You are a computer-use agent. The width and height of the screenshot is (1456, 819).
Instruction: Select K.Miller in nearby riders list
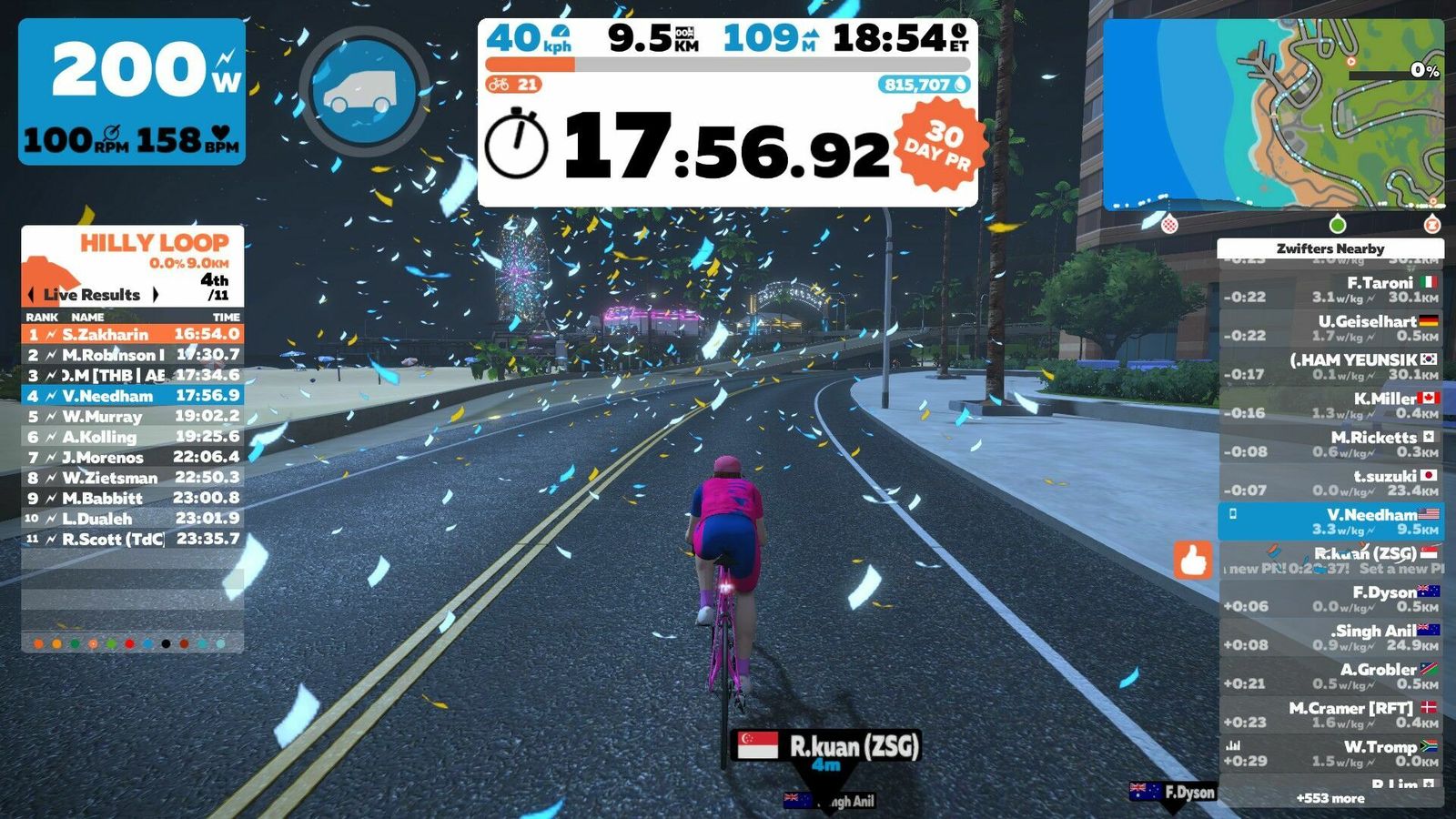pos(1330,405)
